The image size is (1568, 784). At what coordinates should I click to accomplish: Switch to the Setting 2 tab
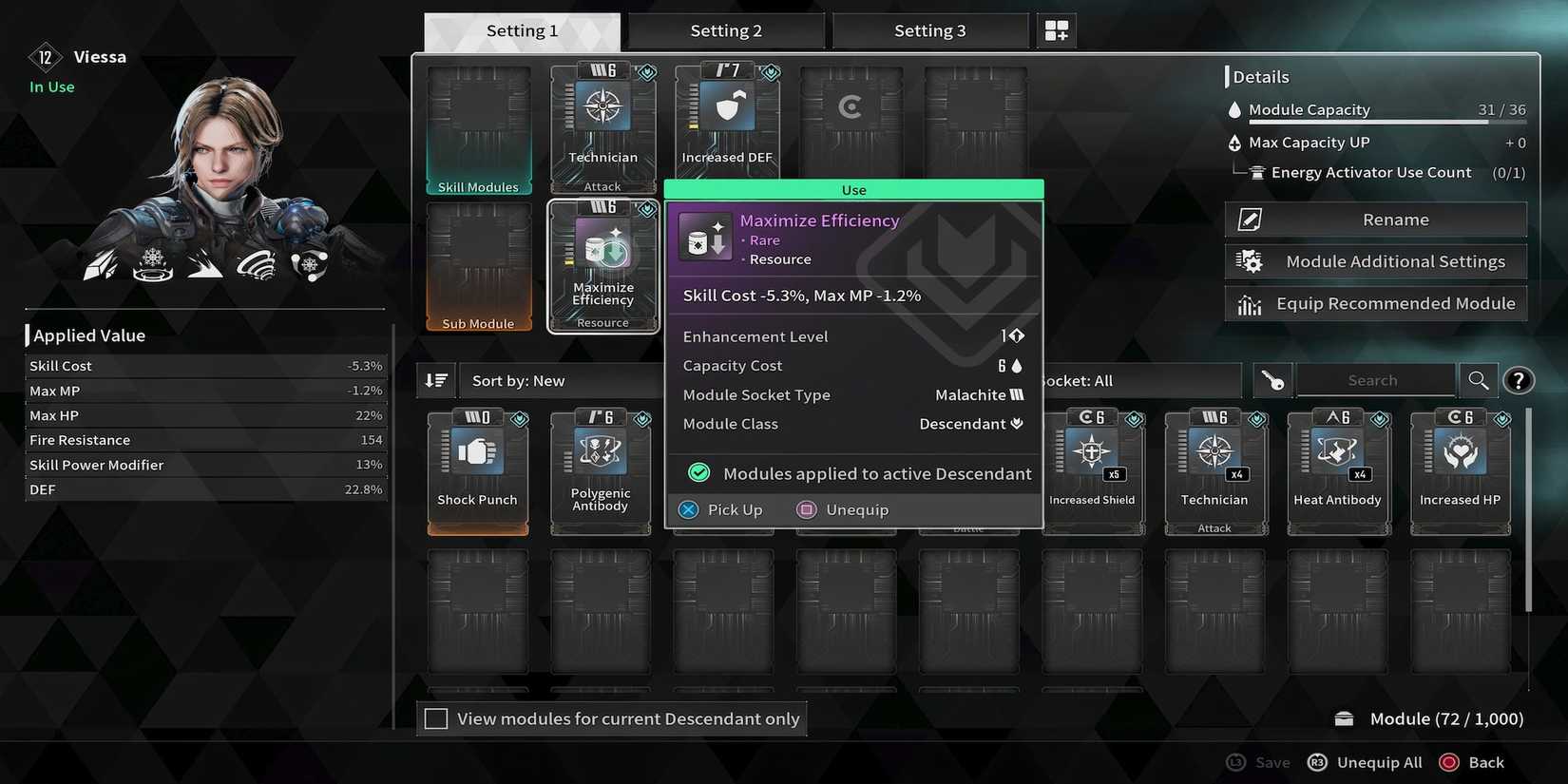point(725,29)
